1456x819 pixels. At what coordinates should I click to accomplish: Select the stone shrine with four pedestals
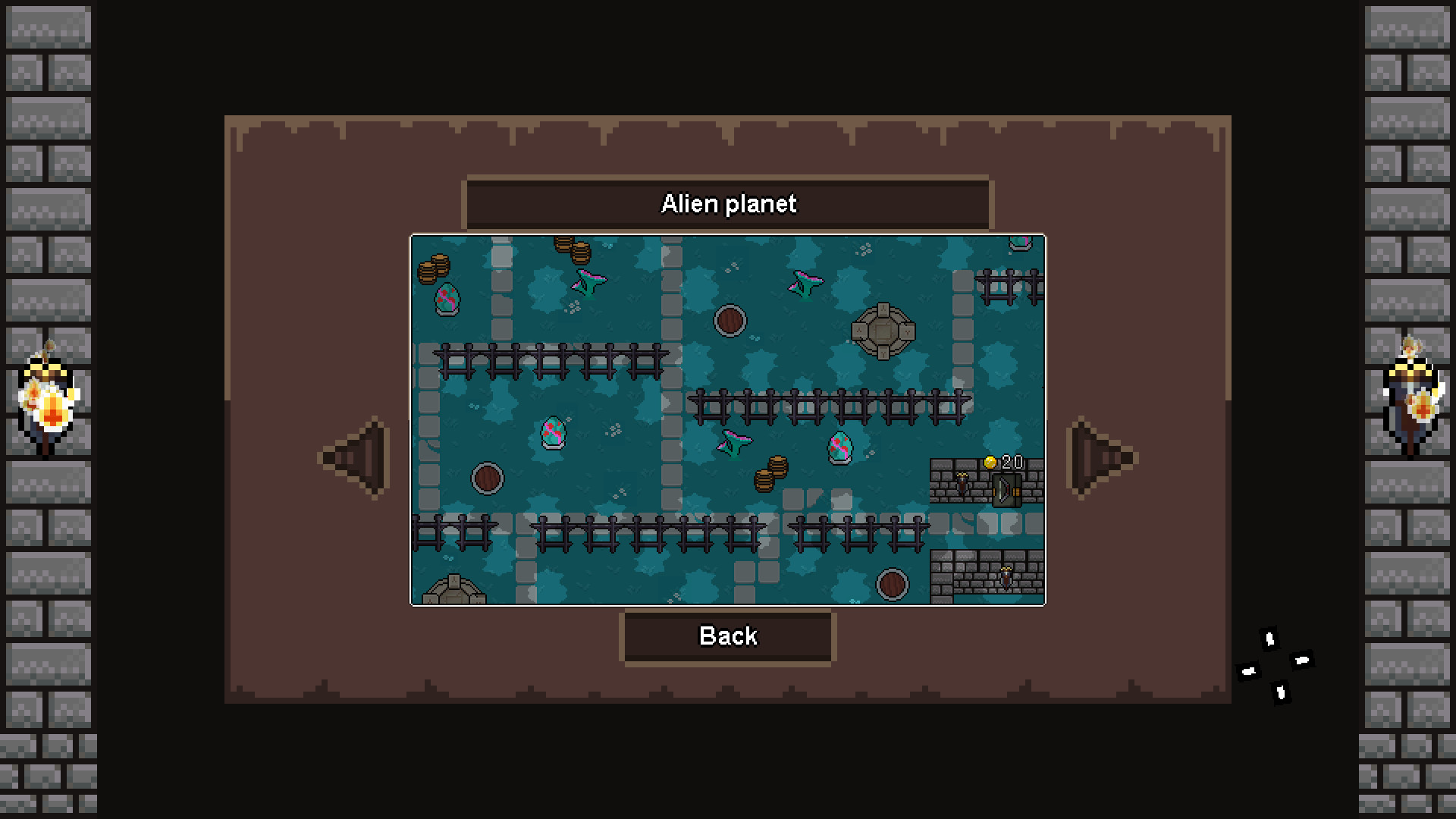(883, 331)
